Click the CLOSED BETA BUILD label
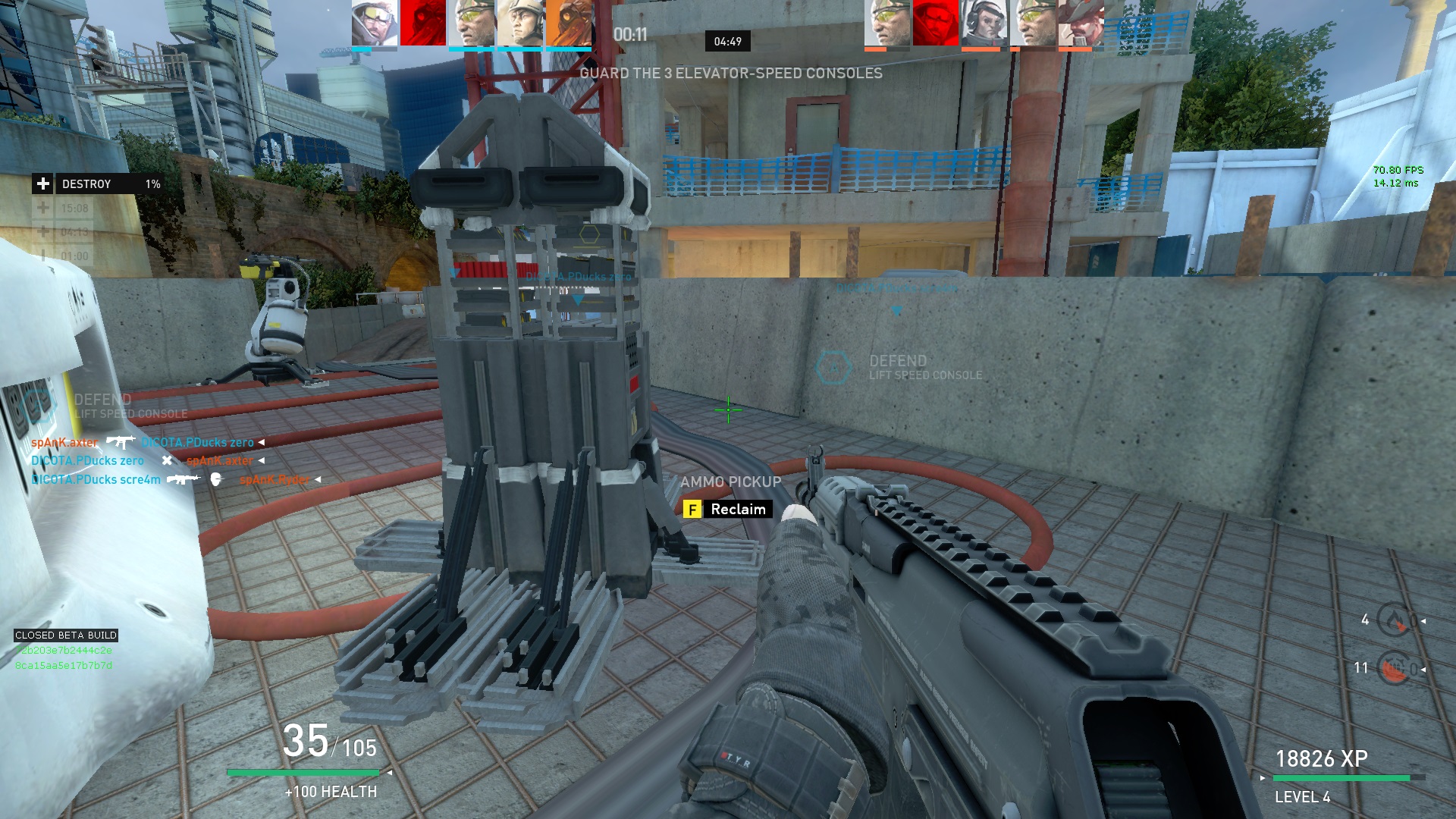 [x=66, y=635]
